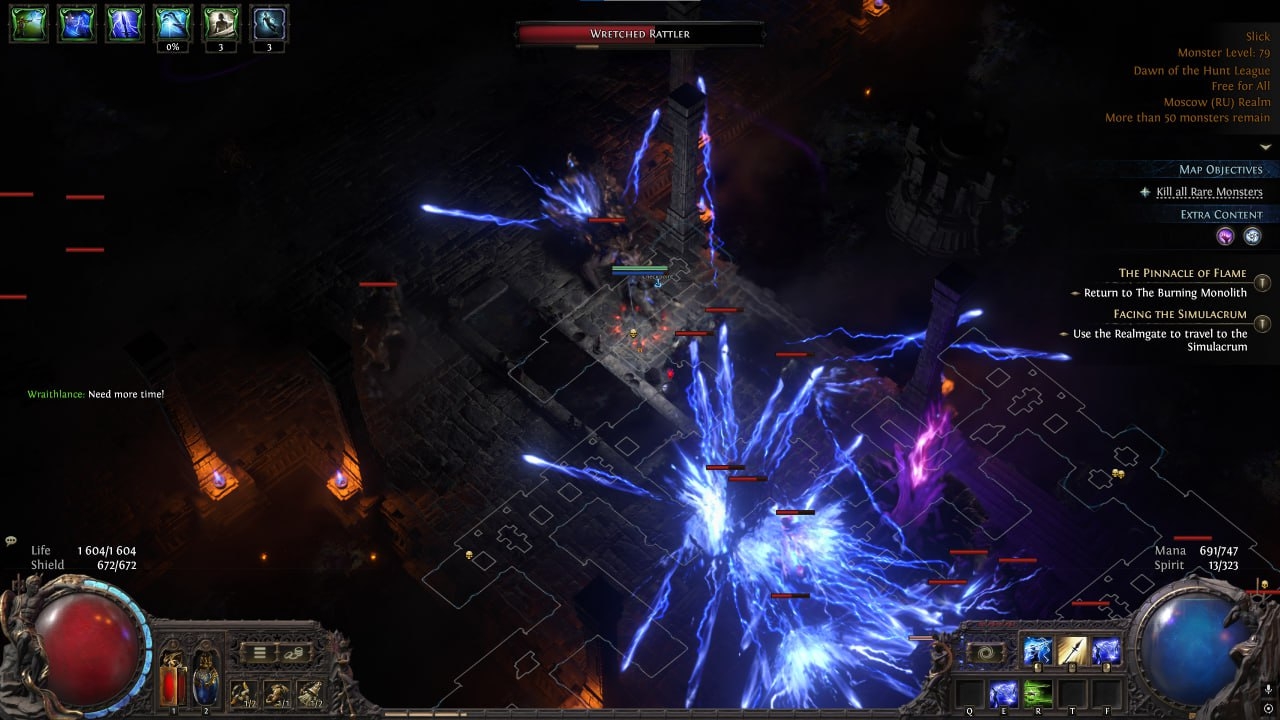The image size is (1280, 720).
Task: Activate the golden spear skill
Action: [x=1072, y=651]
